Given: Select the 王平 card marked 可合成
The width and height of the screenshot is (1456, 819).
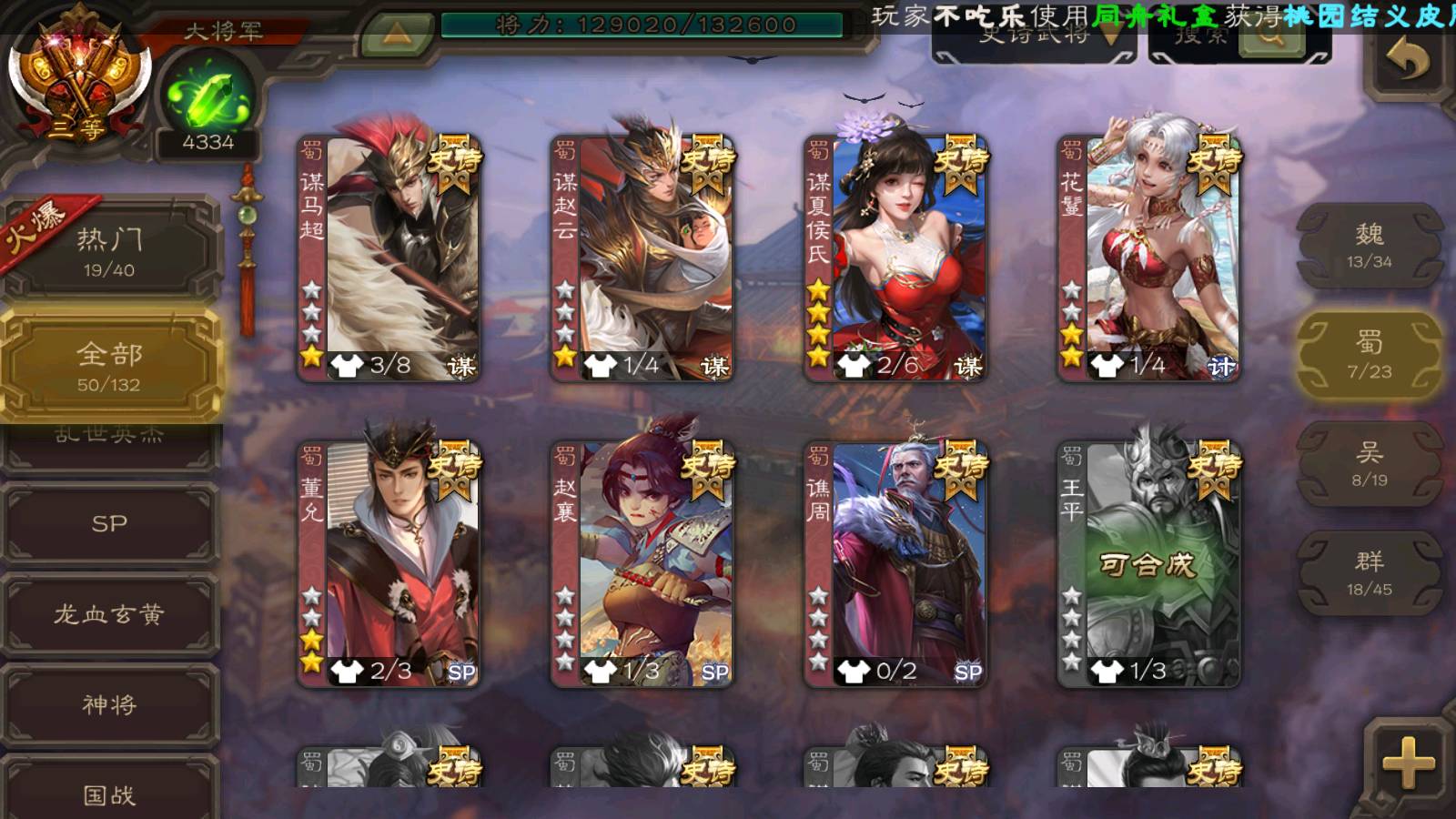Looking at the screenshot, I should pyautogui.click(x=1149, y=564).
